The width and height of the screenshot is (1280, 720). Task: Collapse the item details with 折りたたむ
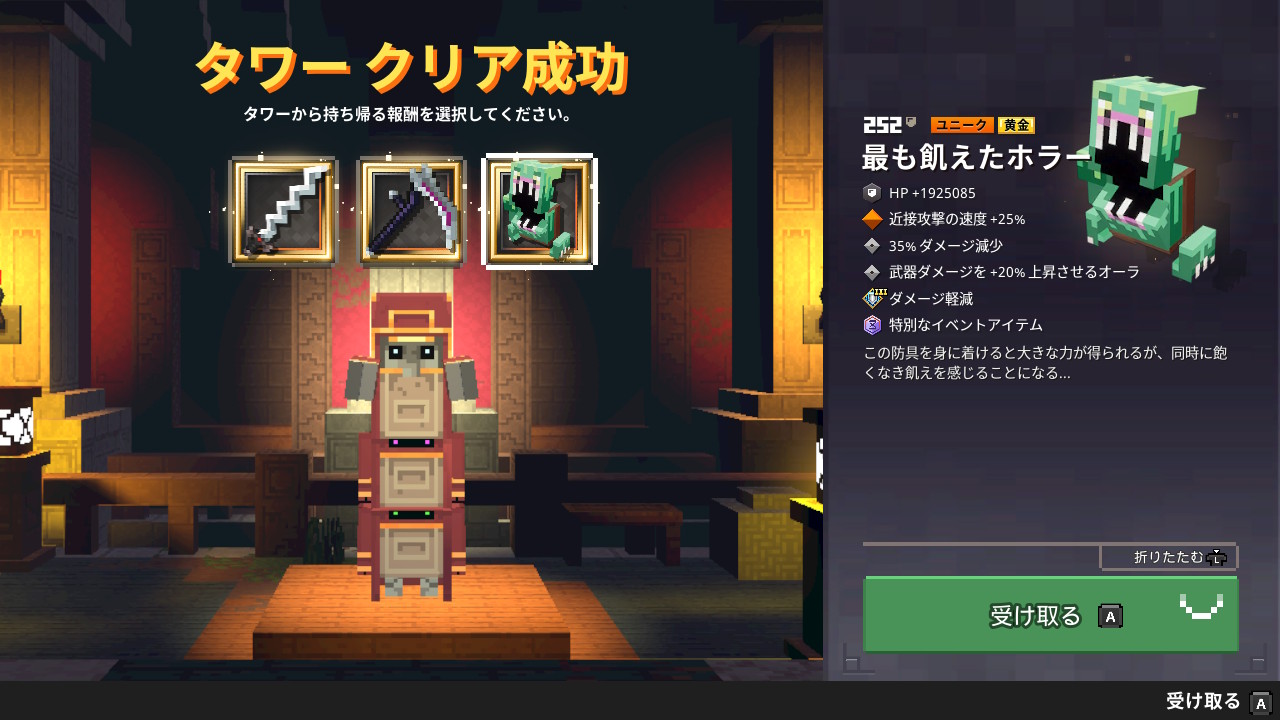[x=1168, y=557]
